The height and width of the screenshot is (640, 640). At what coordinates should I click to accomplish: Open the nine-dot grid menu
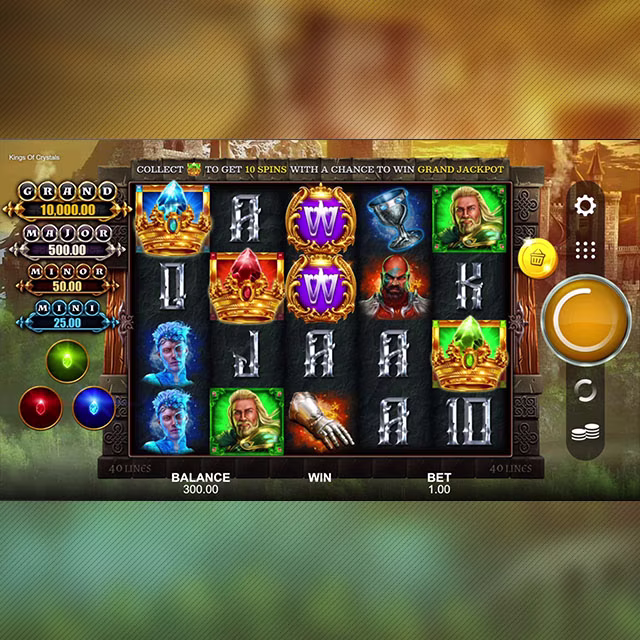click(x=586, y=250)
